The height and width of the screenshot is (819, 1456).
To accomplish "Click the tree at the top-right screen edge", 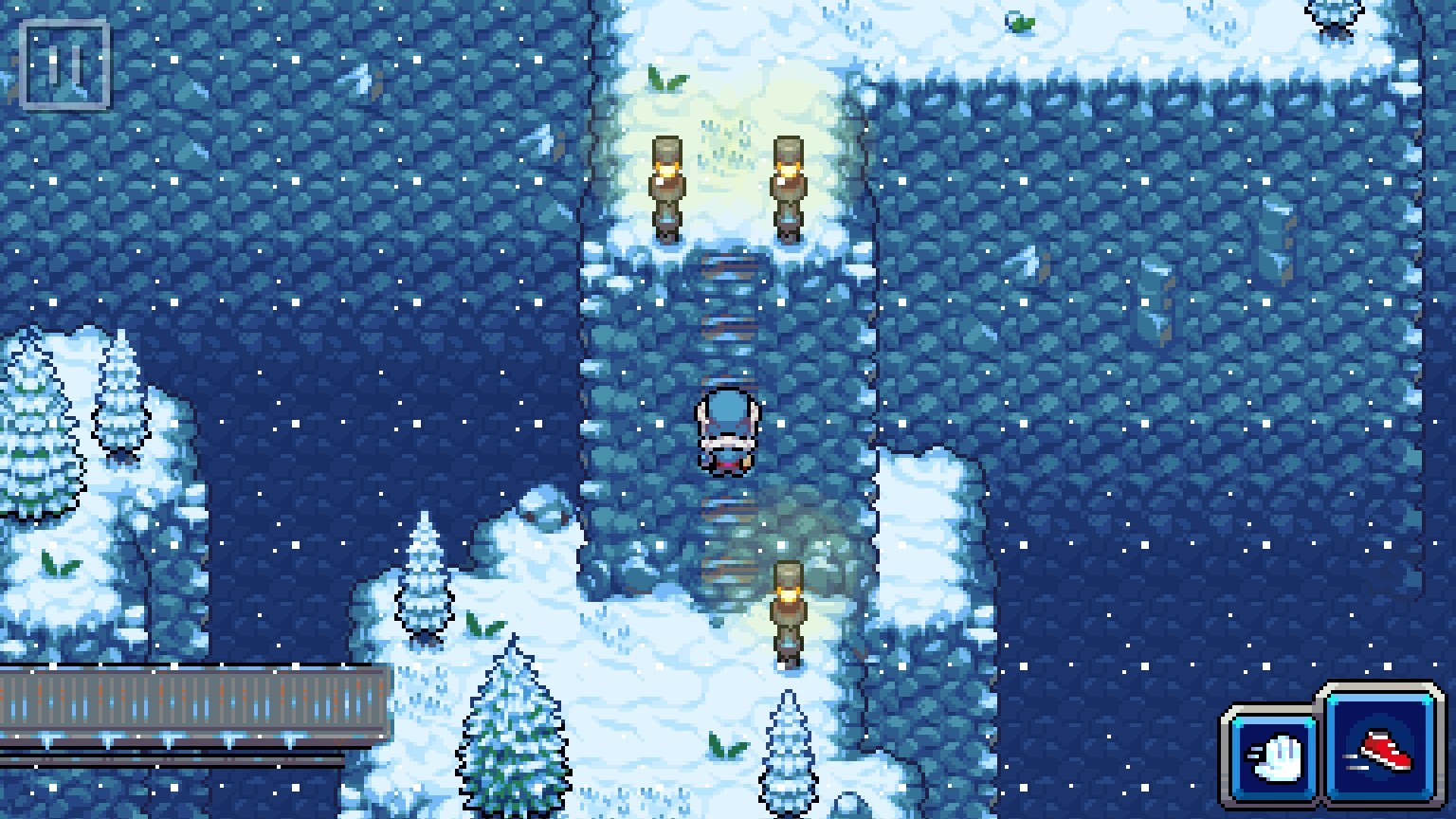I will 1335,17.
